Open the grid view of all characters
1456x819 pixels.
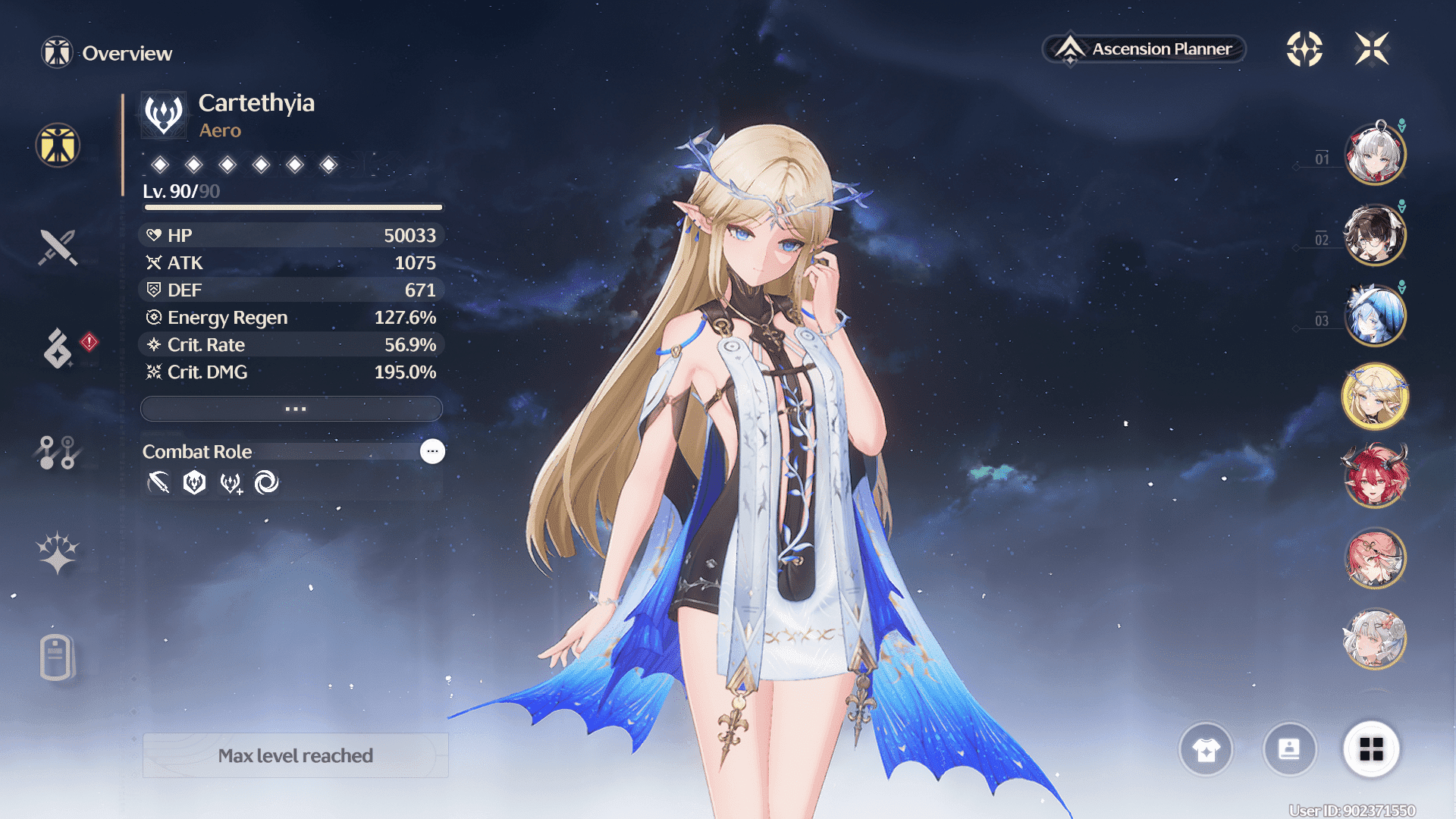pos(1371,749)
